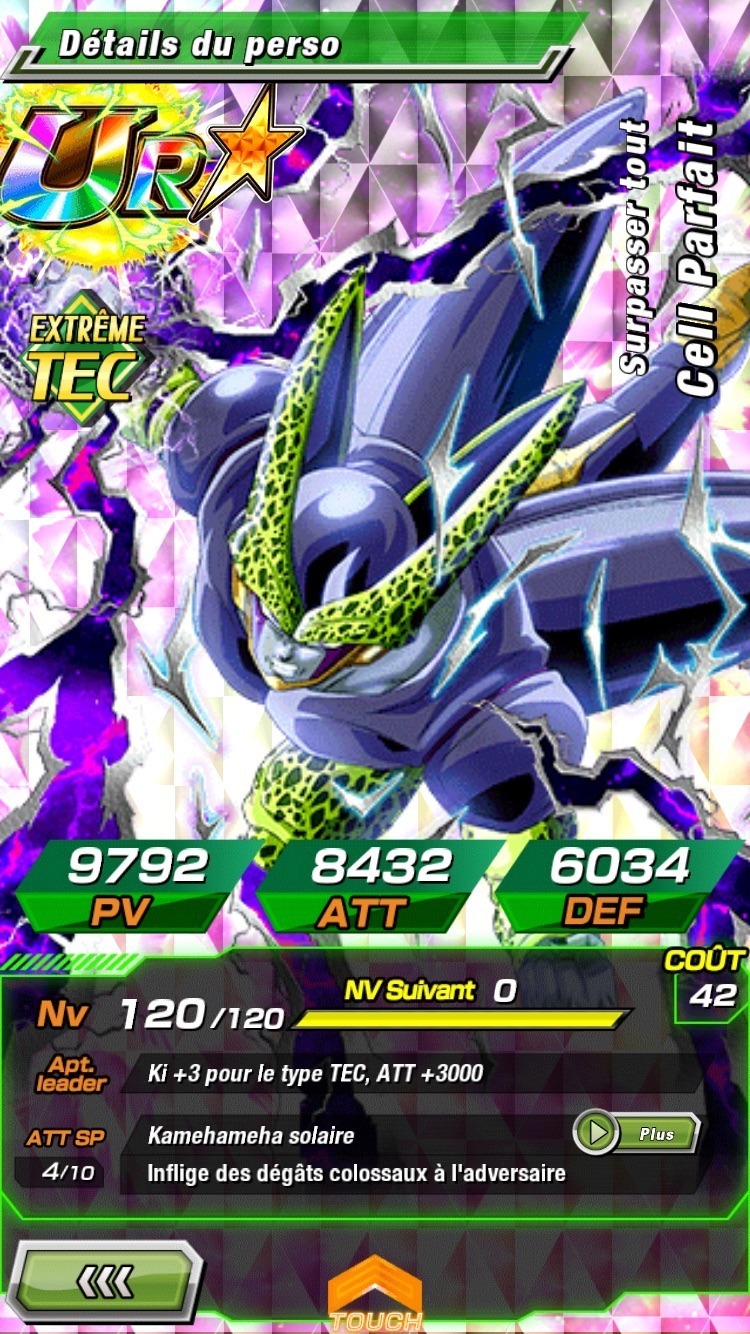The height and width of the screenshot is (1334, 750).
Task: Tap the orange TOUCH arrow indicator
Action: pos(375,1297)
